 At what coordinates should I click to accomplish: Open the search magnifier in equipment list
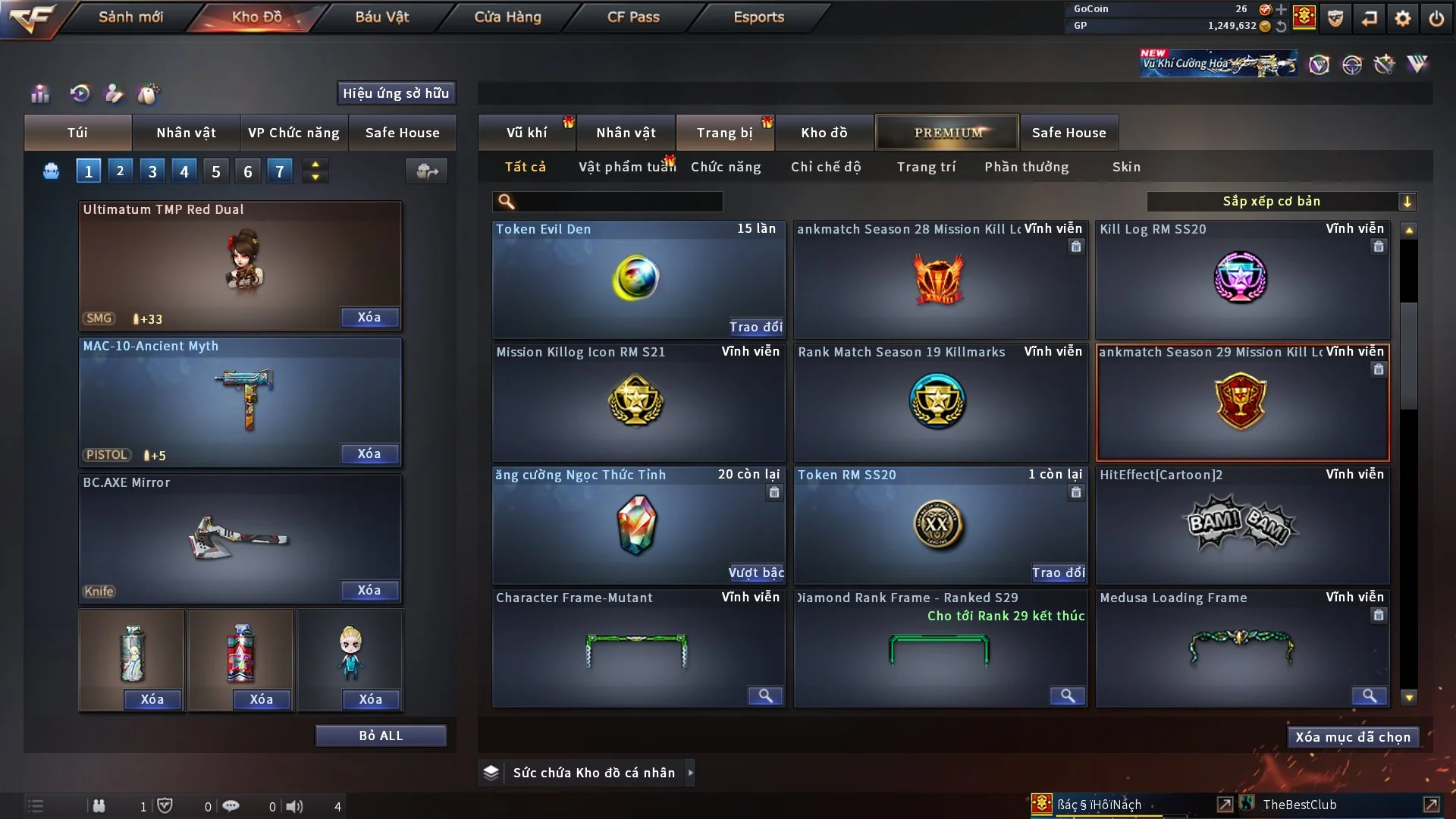coord(505,202)
